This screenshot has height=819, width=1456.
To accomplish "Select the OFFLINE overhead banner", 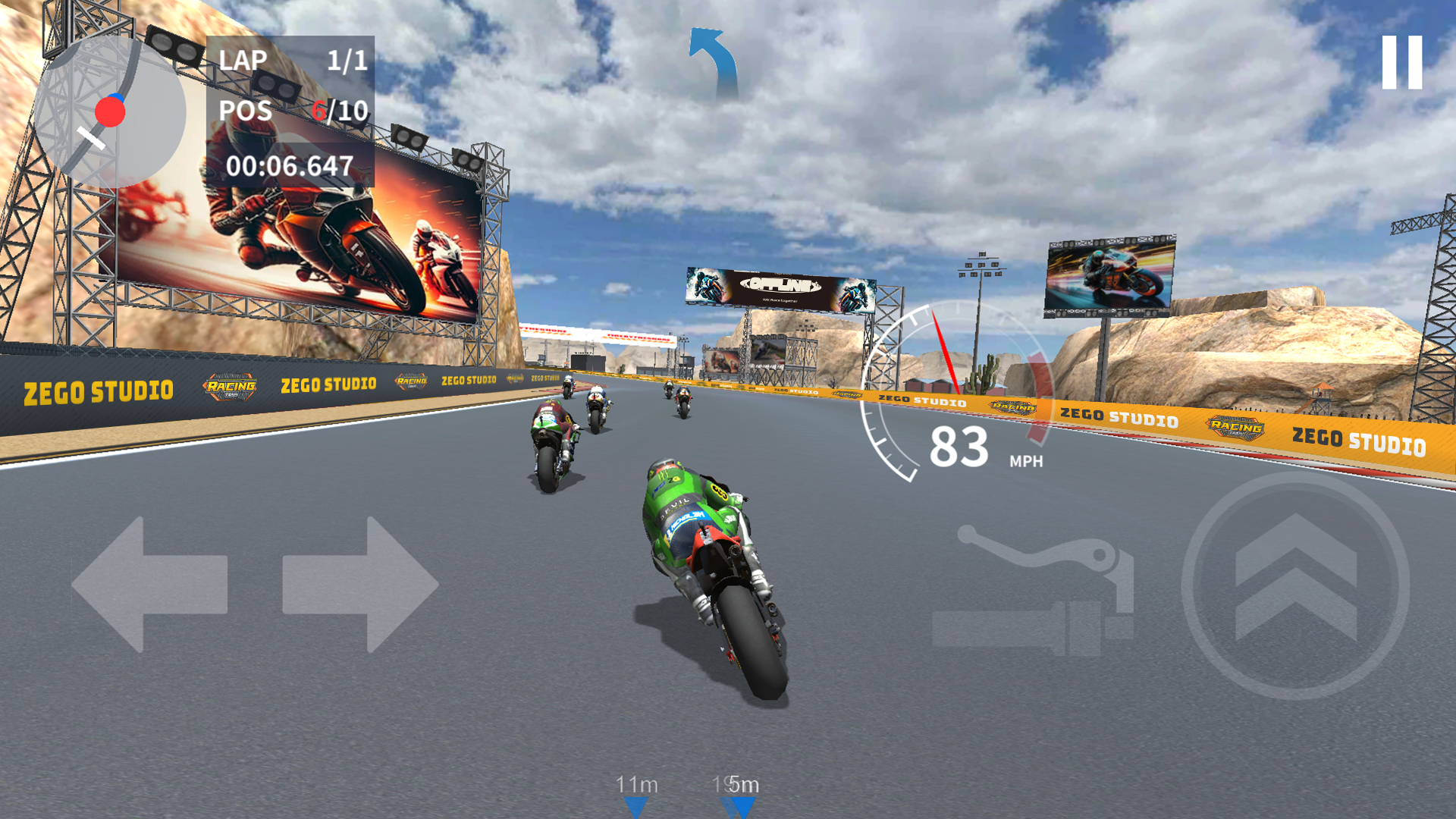I will tap(780, 288).
